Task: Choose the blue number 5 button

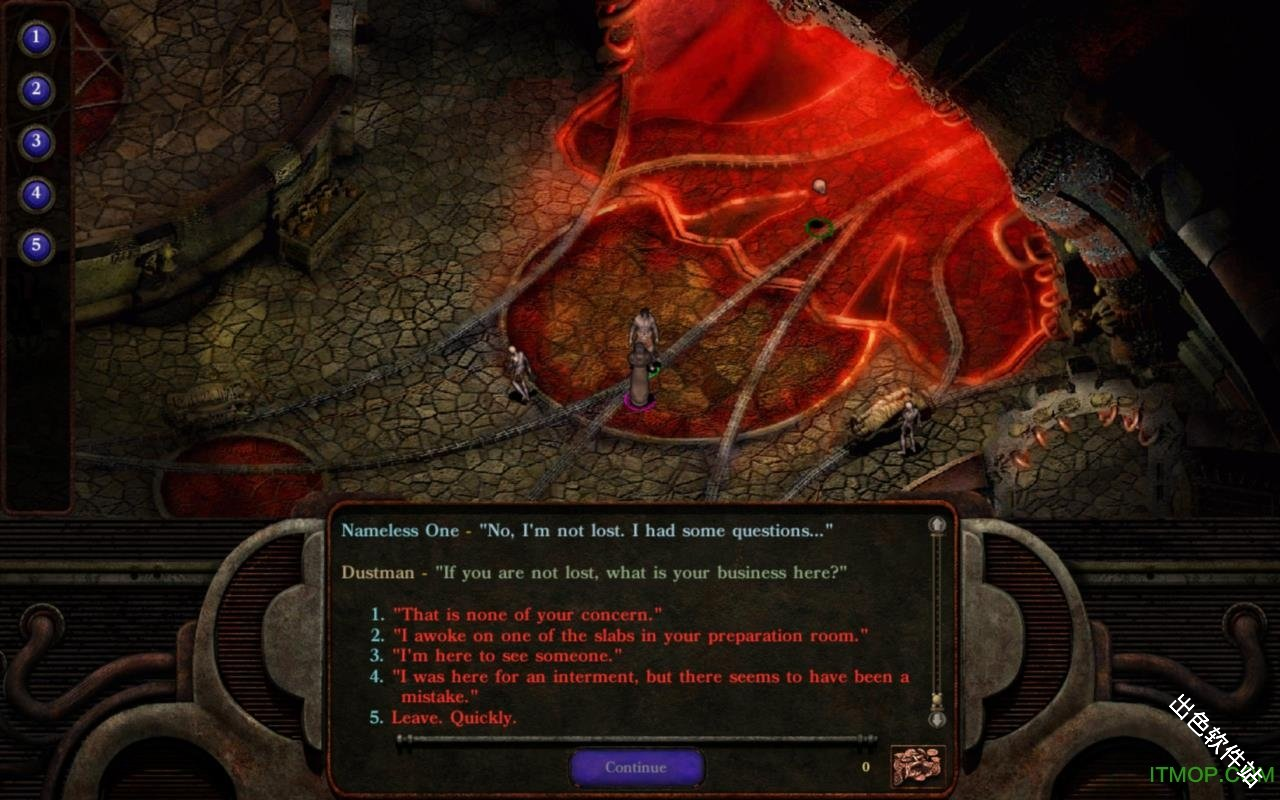Action: pyautogui.click(x=37, y=245)
